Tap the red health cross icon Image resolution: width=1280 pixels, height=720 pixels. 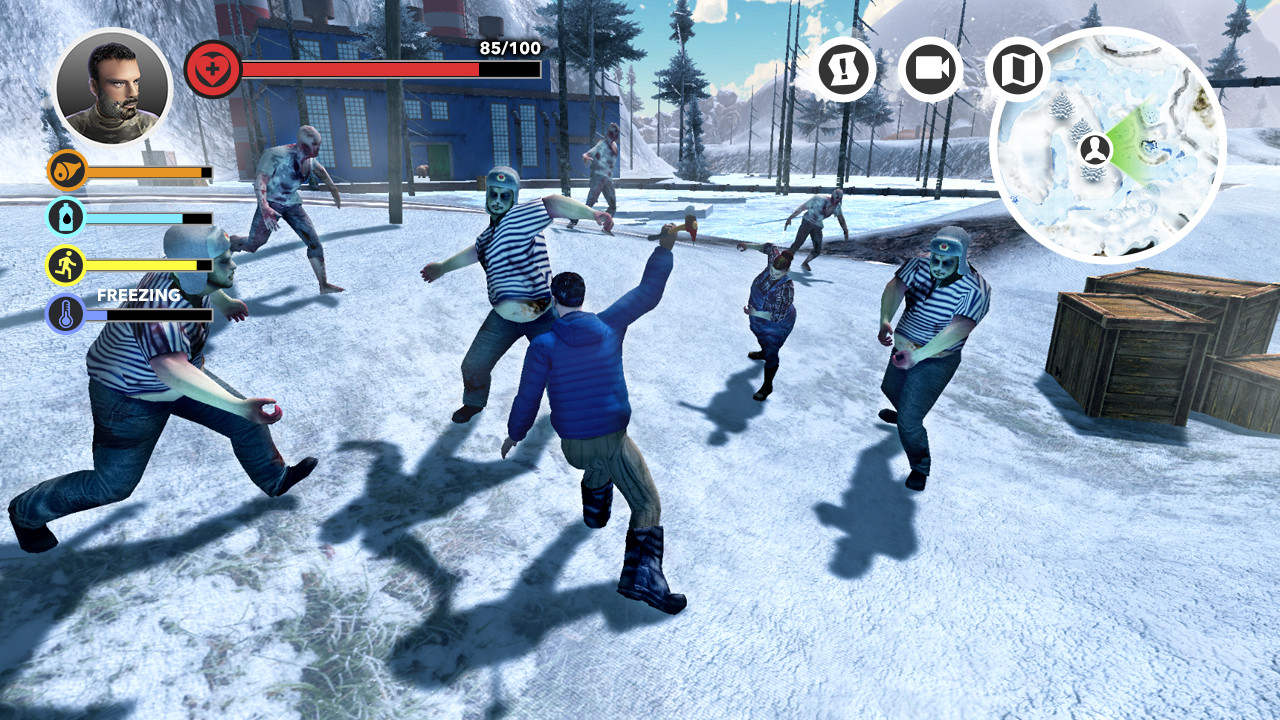click(212, 68)
